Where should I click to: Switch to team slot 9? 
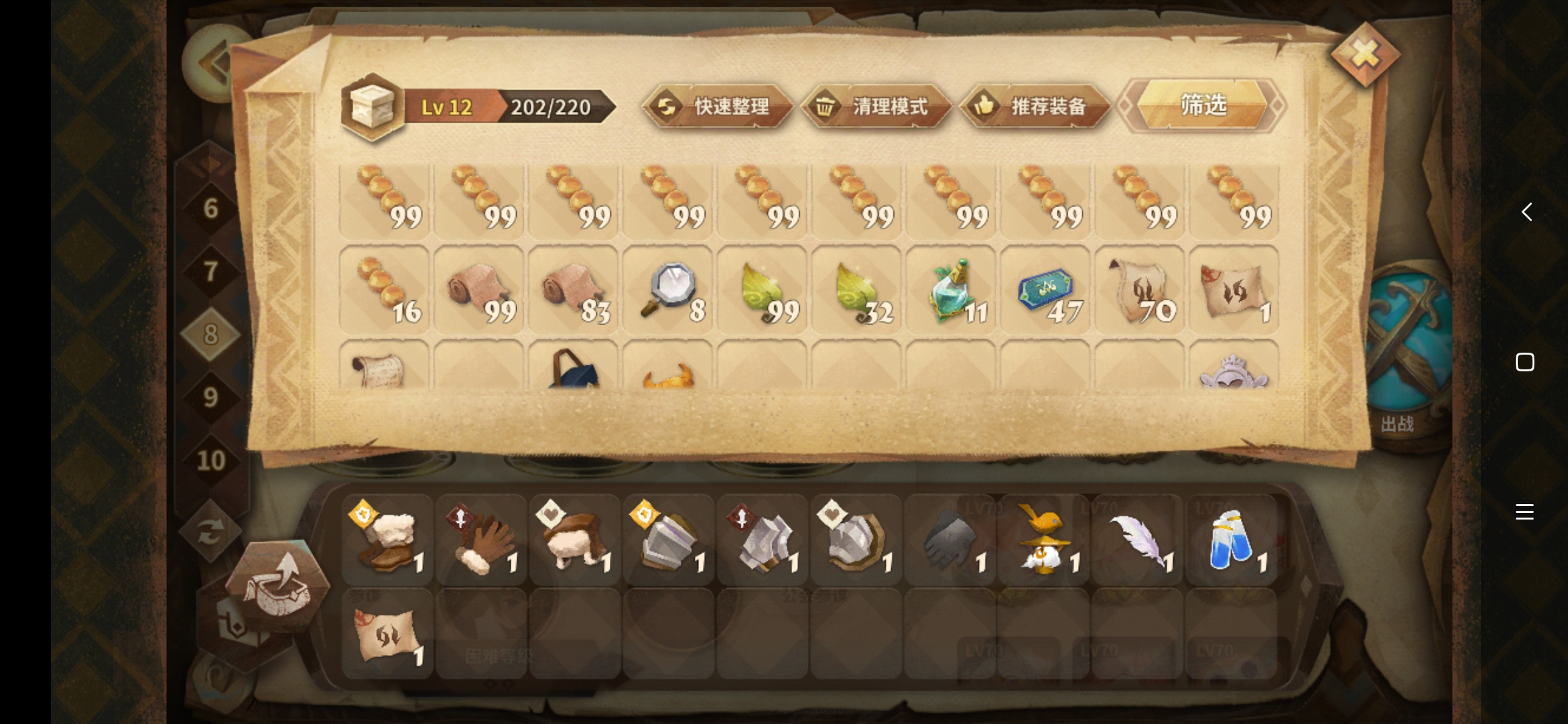(210, 398)
